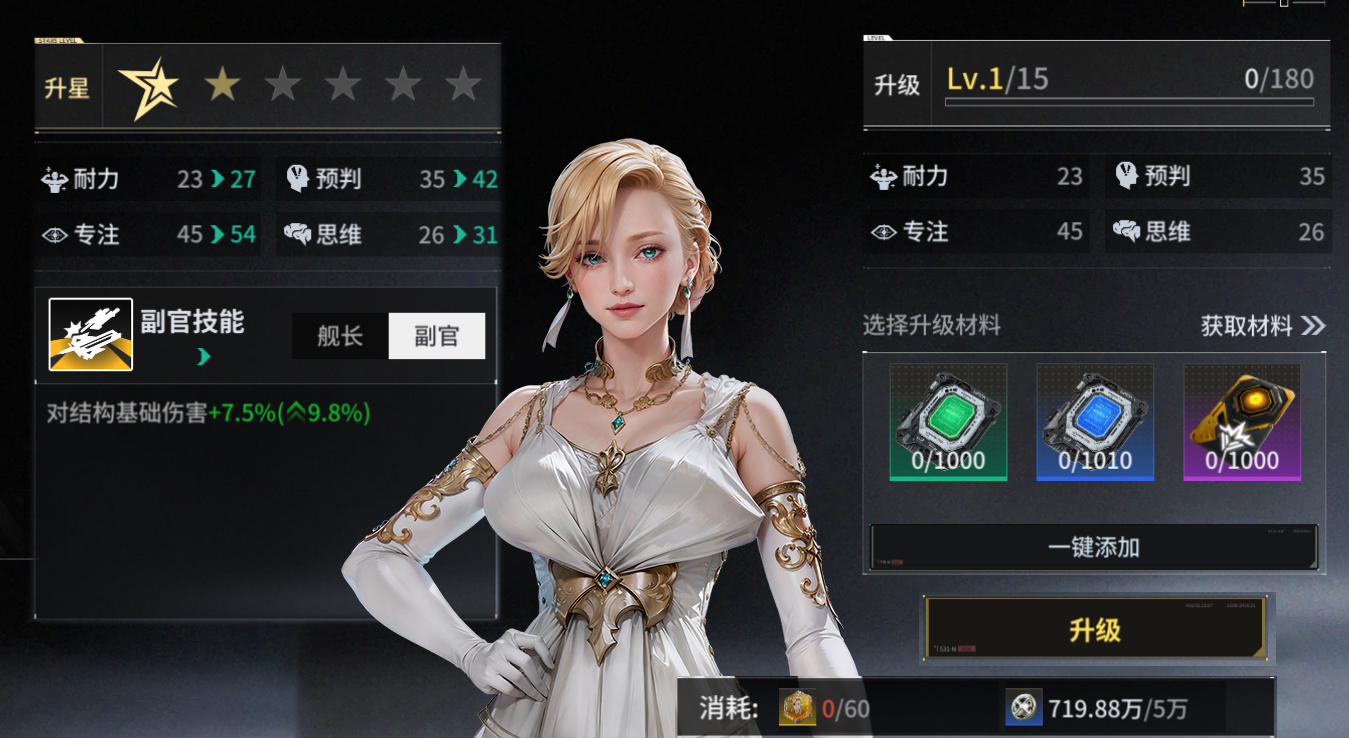The width and height of the screenshot is (1349, 738).
Task: Switch to the 副官 tab
Action: tap(437, 336)
